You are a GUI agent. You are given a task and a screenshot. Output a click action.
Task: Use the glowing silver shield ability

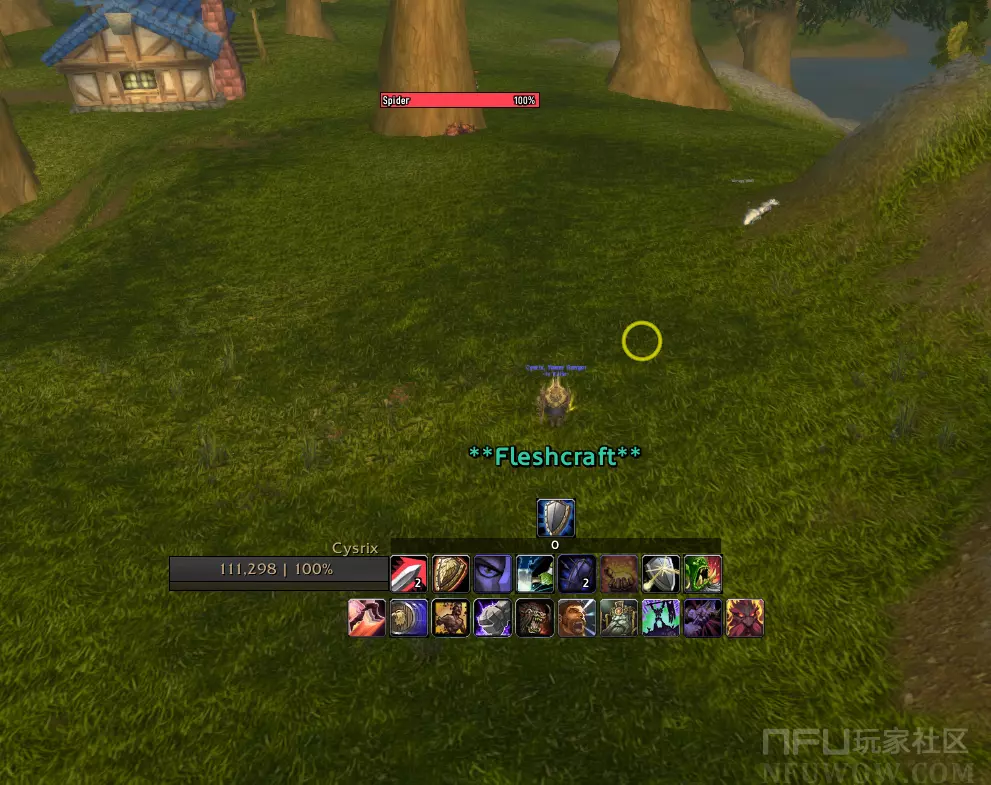661,574
